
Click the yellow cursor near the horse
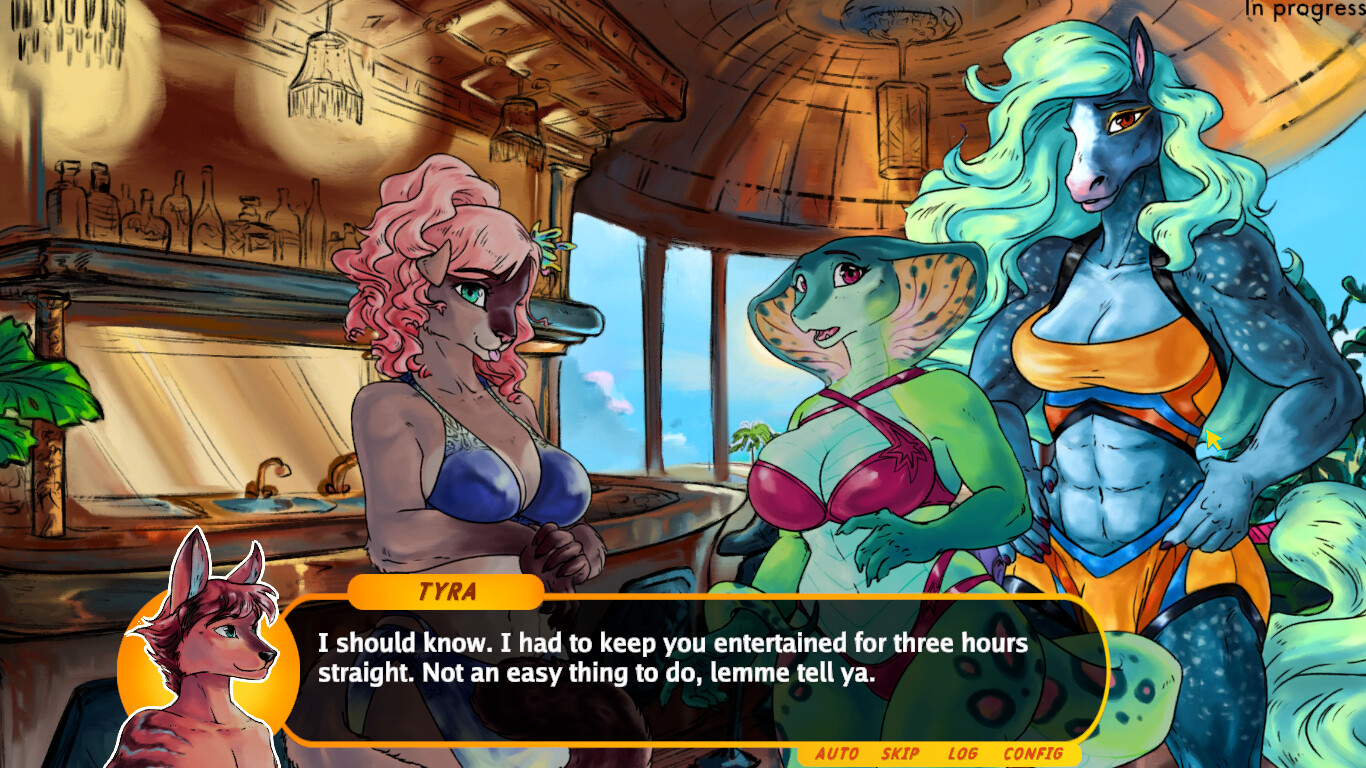click(1212, 438)
